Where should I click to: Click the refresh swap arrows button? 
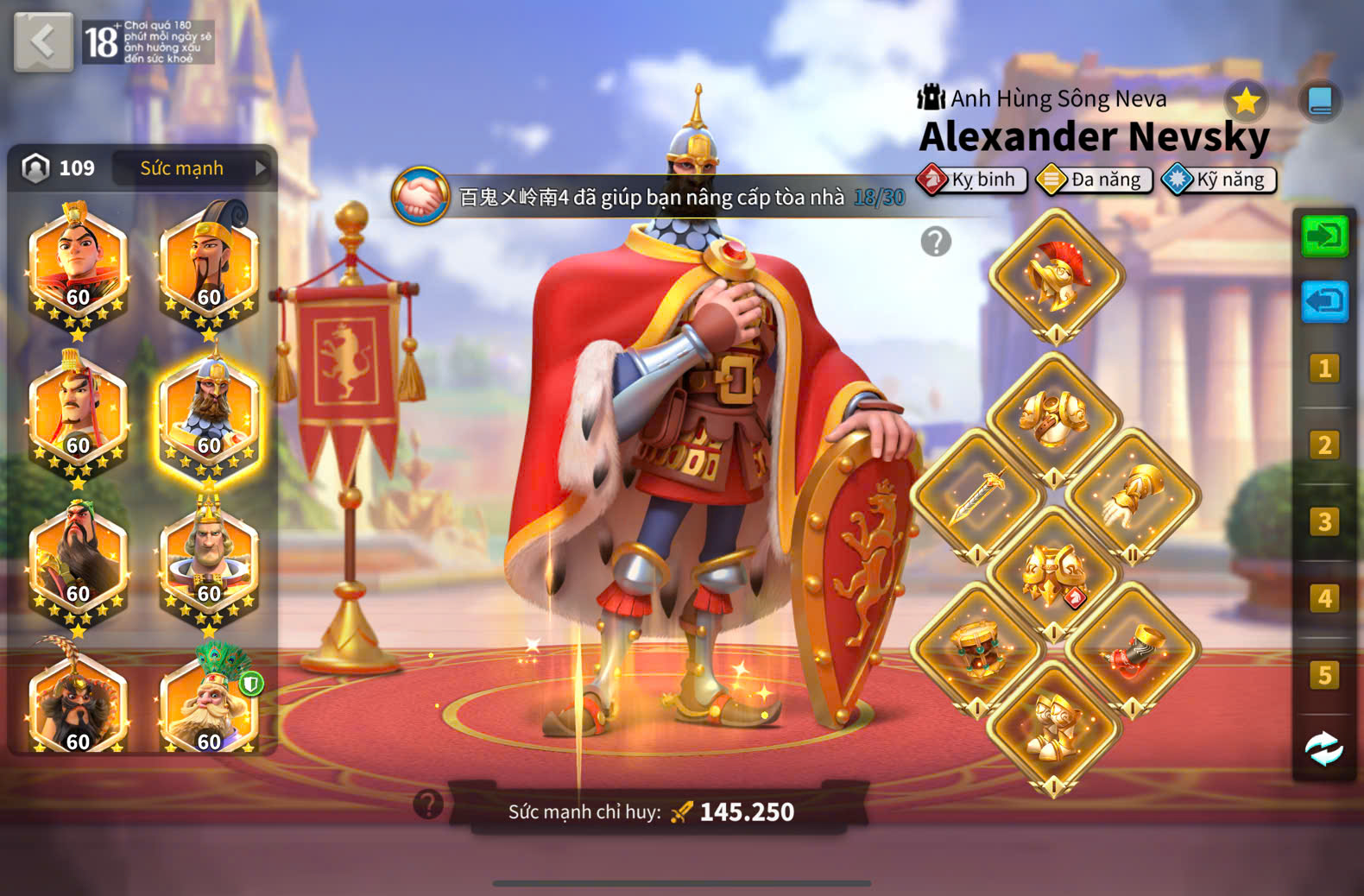[1323, 748]
